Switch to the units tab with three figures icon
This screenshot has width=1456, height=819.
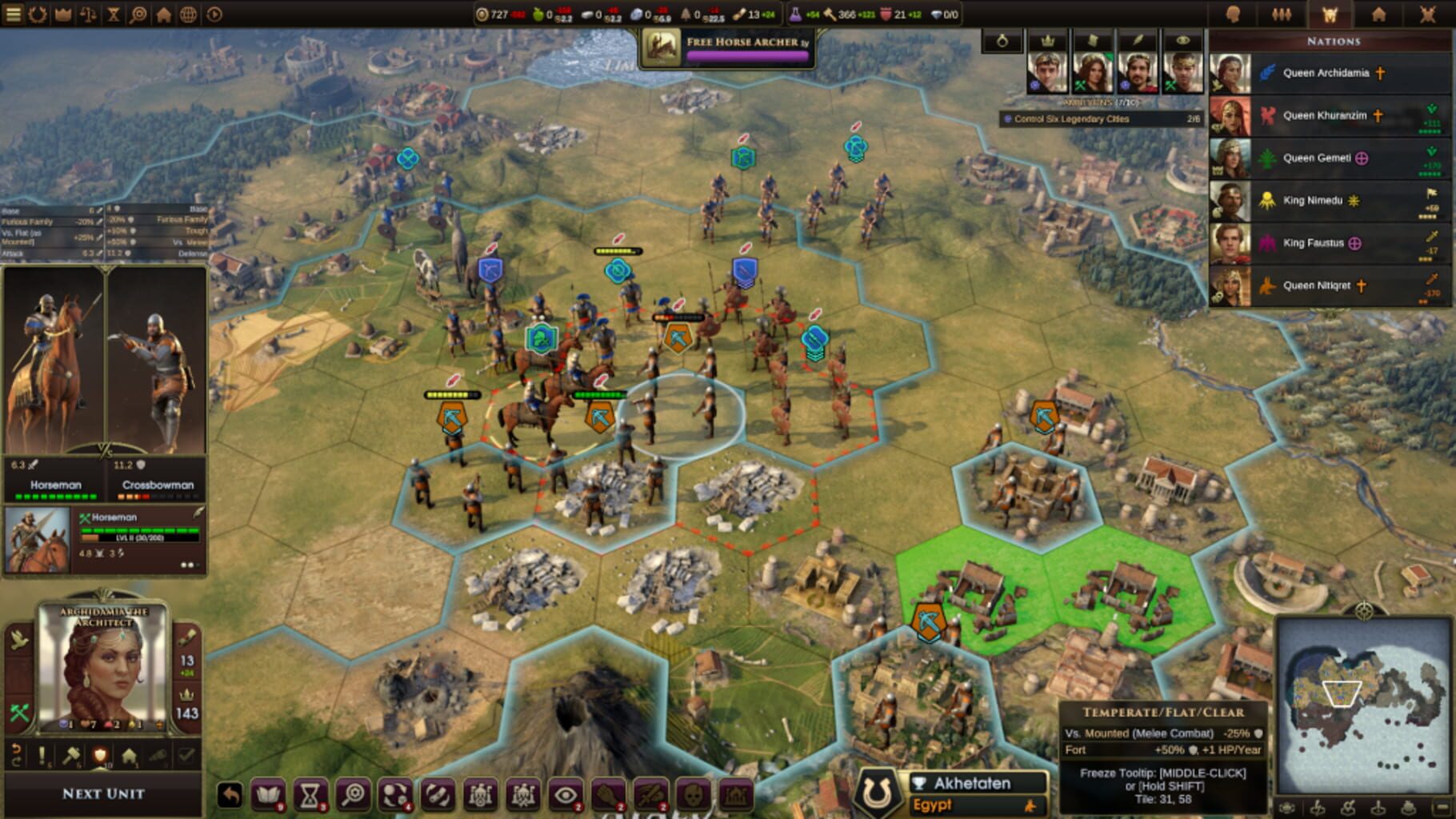point(1282,12)
